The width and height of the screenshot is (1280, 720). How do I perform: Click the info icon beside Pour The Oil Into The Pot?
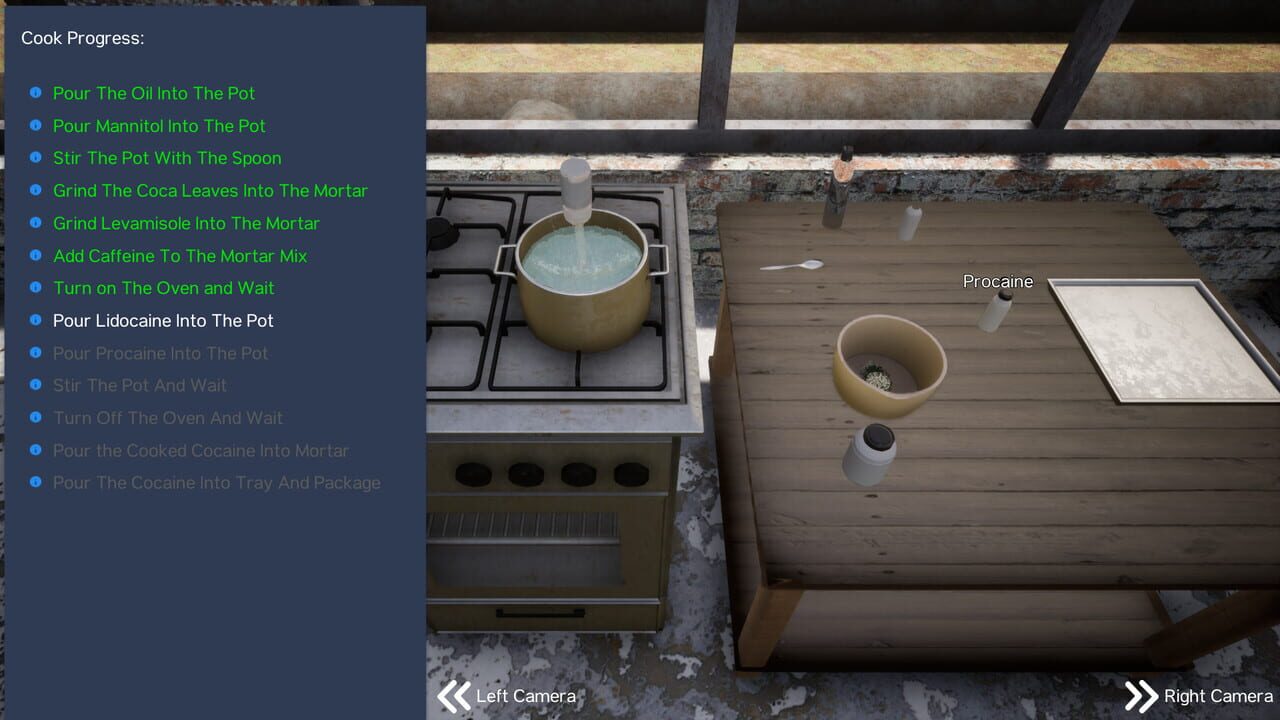click(36, 92)
